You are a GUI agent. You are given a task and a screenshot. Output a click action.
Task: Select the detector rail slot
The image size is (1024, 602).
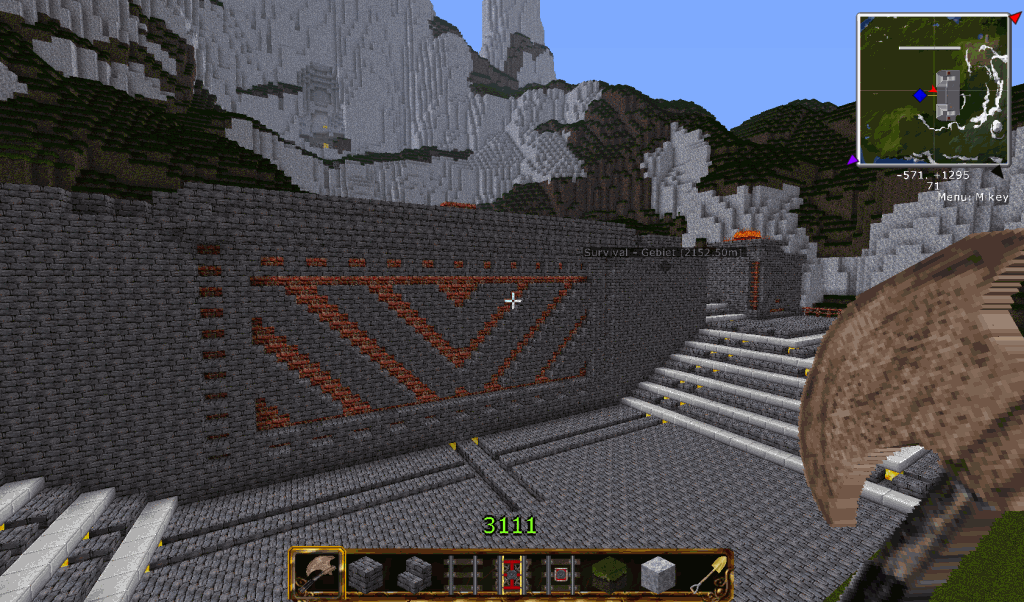click(x=559, y=574)
